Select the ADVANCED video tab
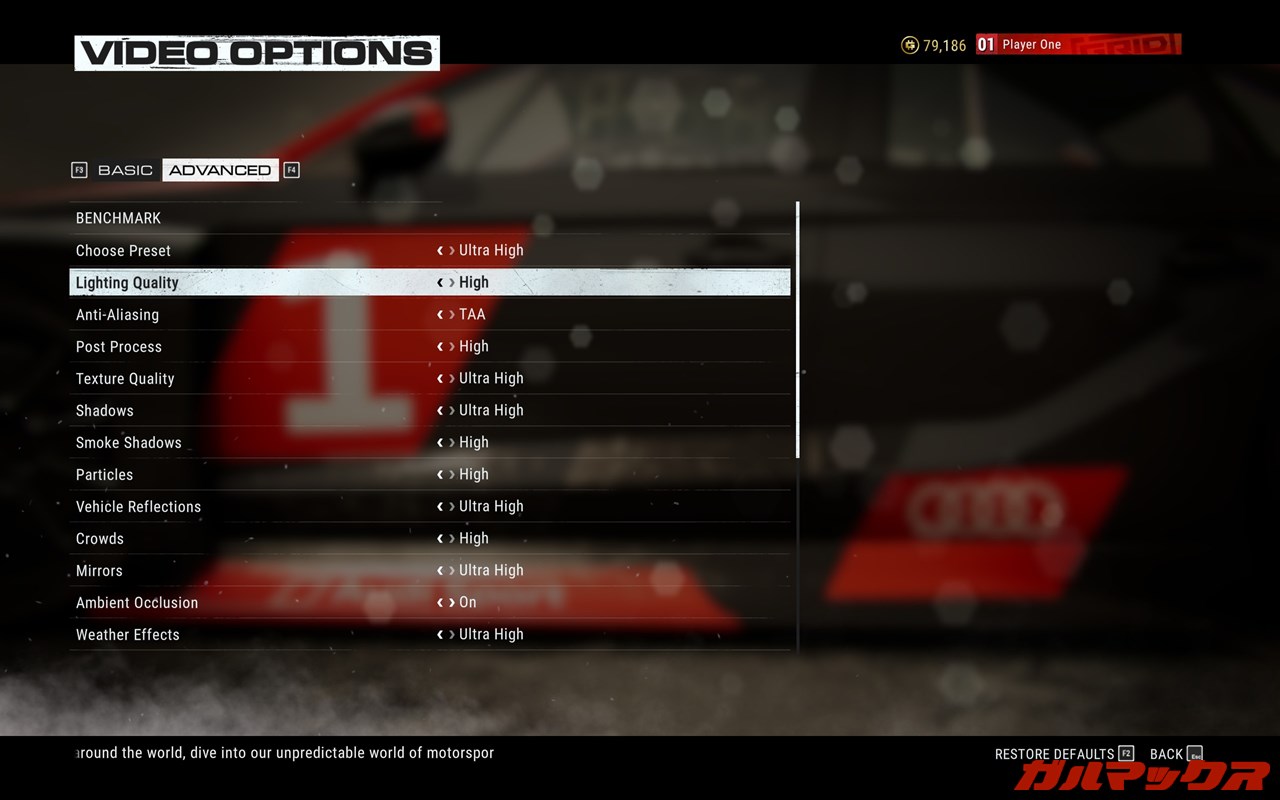1280x800 pixels. click(220, 170)
